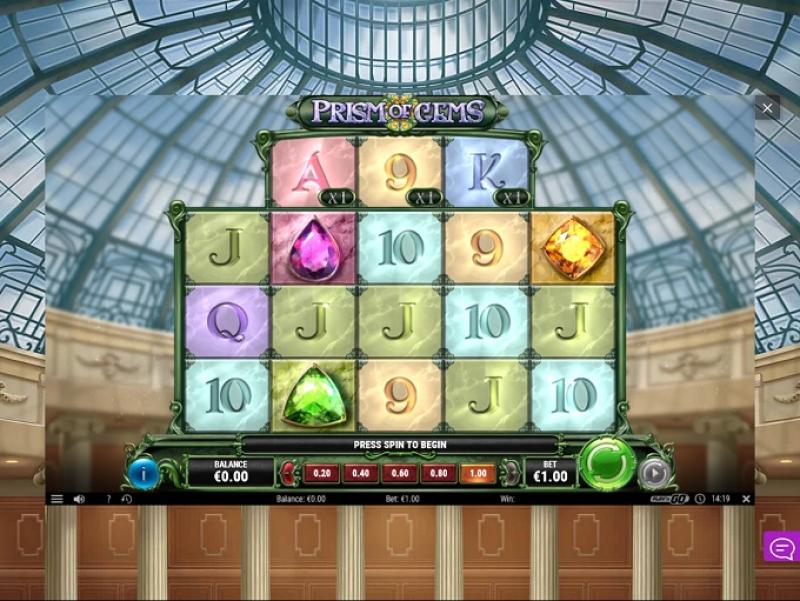The width and height of the screenshot is (800, 601).
Task: Close the game with bottom bar X
Action: coord(746,498)
